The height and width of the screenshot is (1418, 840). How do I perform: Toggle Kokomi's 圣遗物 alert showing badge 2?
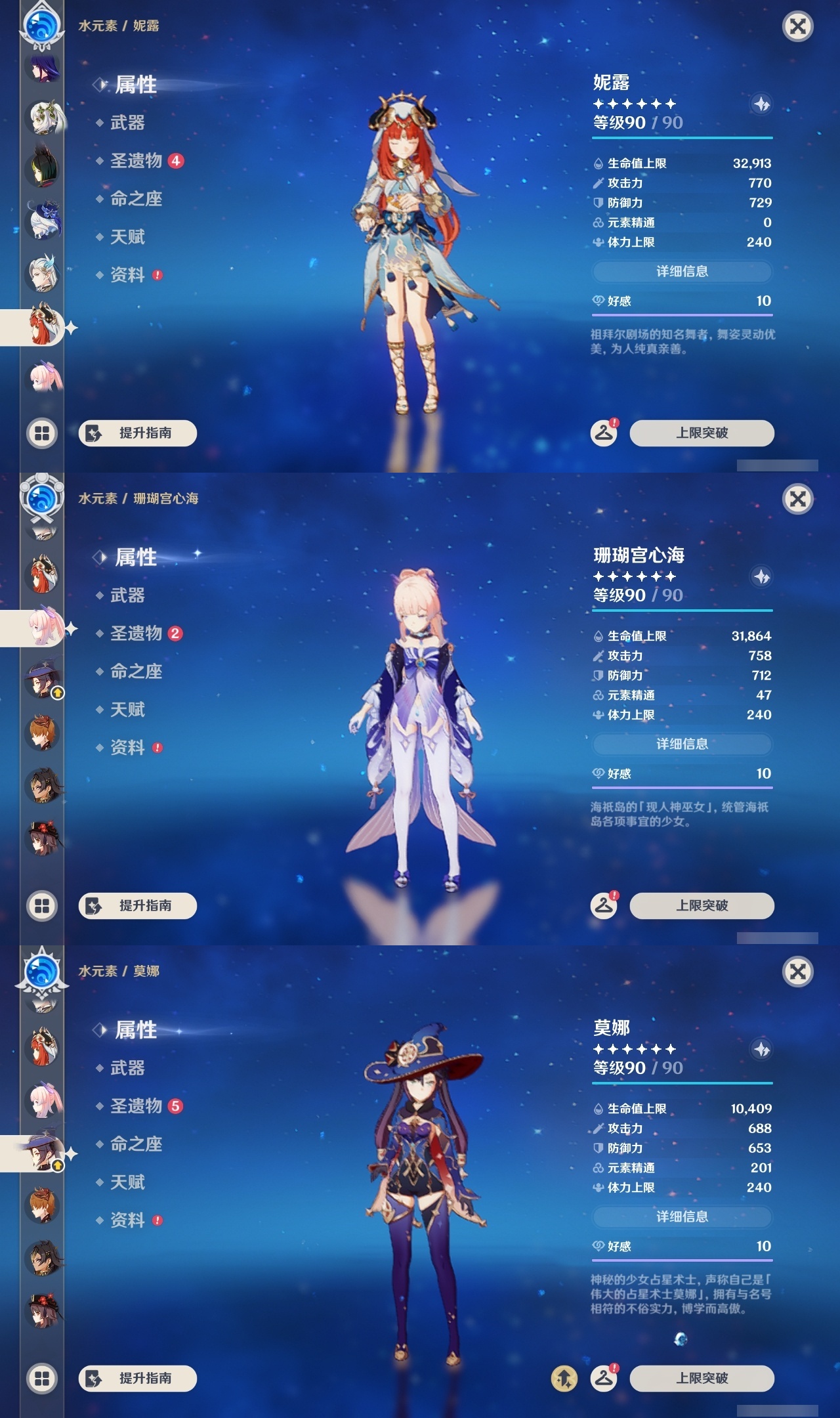(138, 632)
